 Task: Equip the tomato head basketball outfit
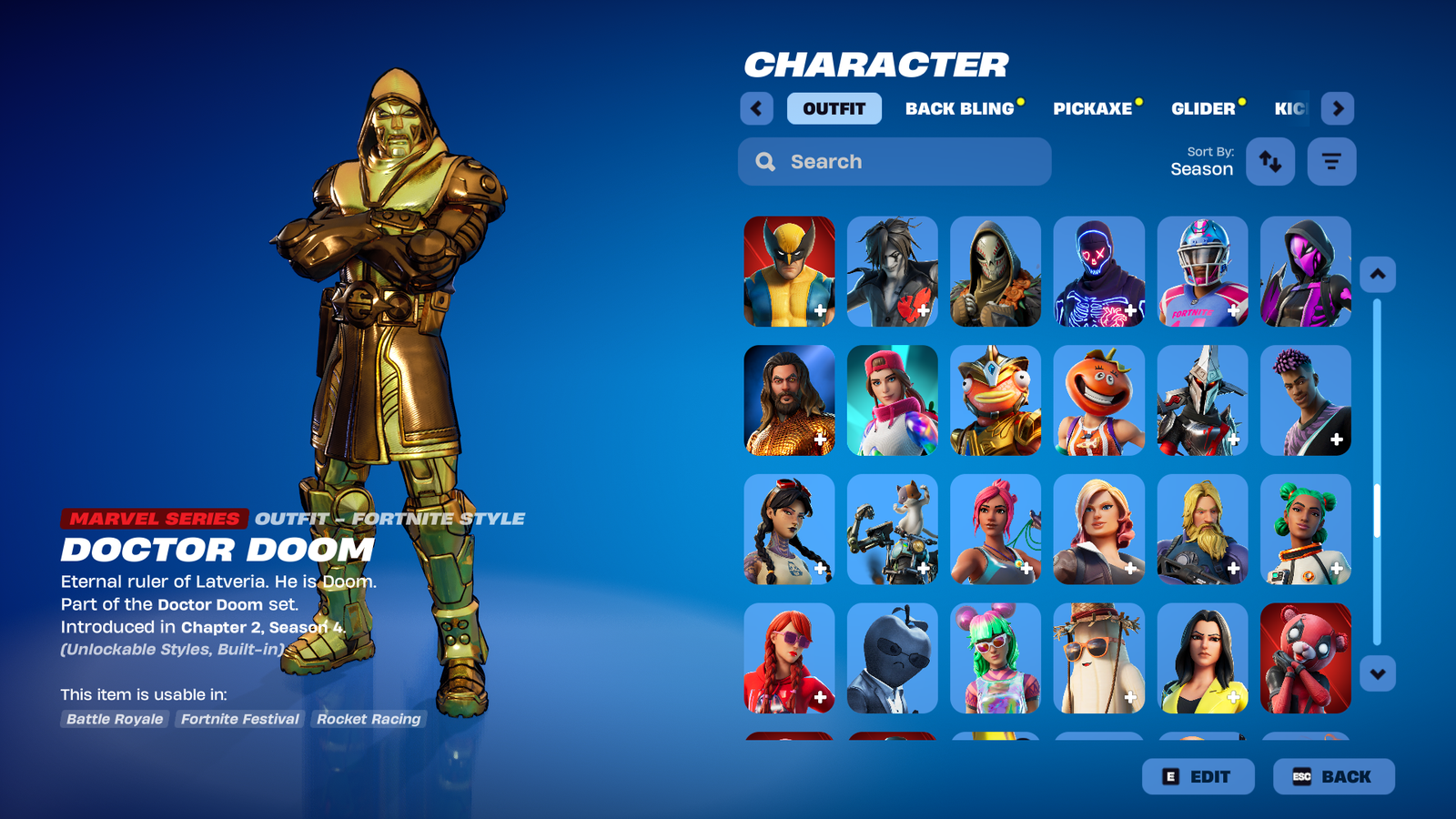1098,400
